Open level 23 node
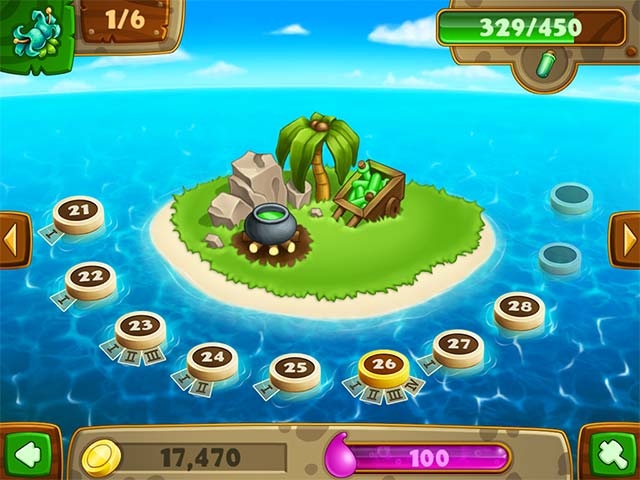The width and height of the screenshot is (640, 480). coord(140,328)
